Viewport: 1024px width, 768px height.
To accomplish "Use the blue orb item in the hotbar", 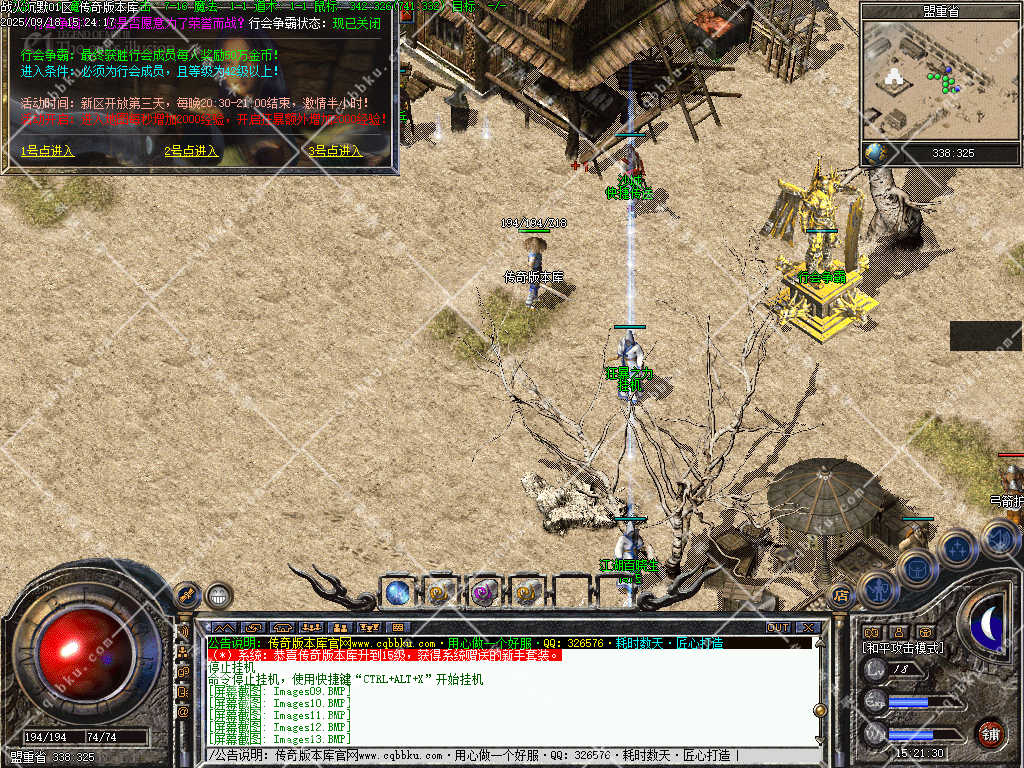I will pos(397,592).
